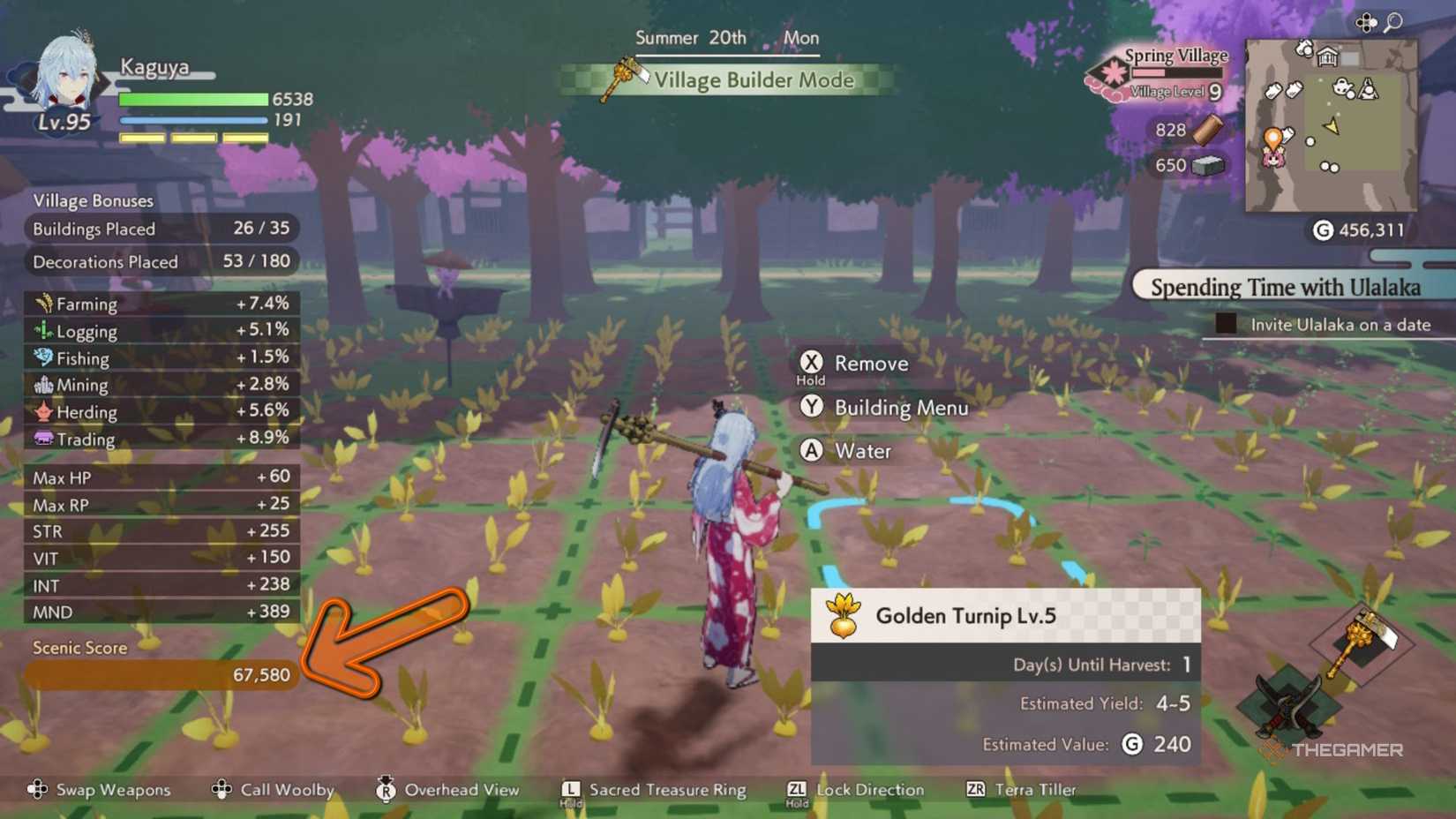Click Call Woolby
1456x819 pixels.
click(x=286, y=790)
